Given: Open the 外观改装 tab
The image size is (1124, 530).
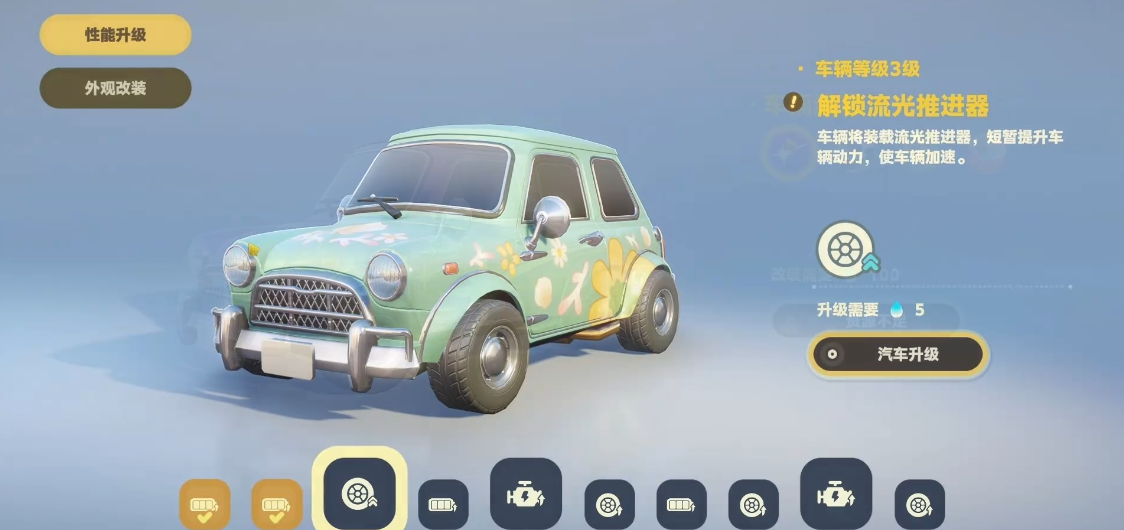Looking at the screenshot, I should tap(115, 88).
